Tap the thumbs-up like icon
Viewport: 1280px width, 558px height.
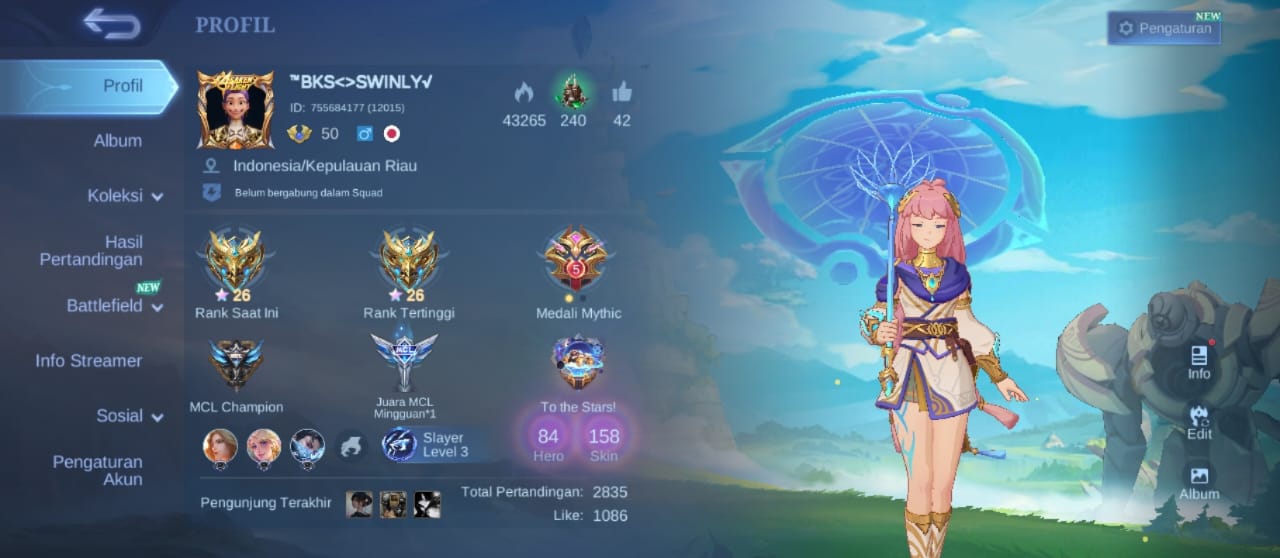(x=622, y=93)
